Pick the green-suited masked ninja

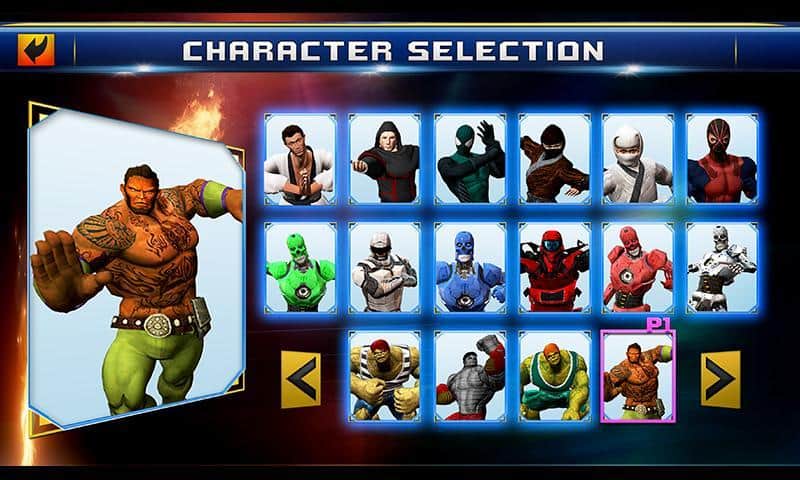[x=470, y=159]
